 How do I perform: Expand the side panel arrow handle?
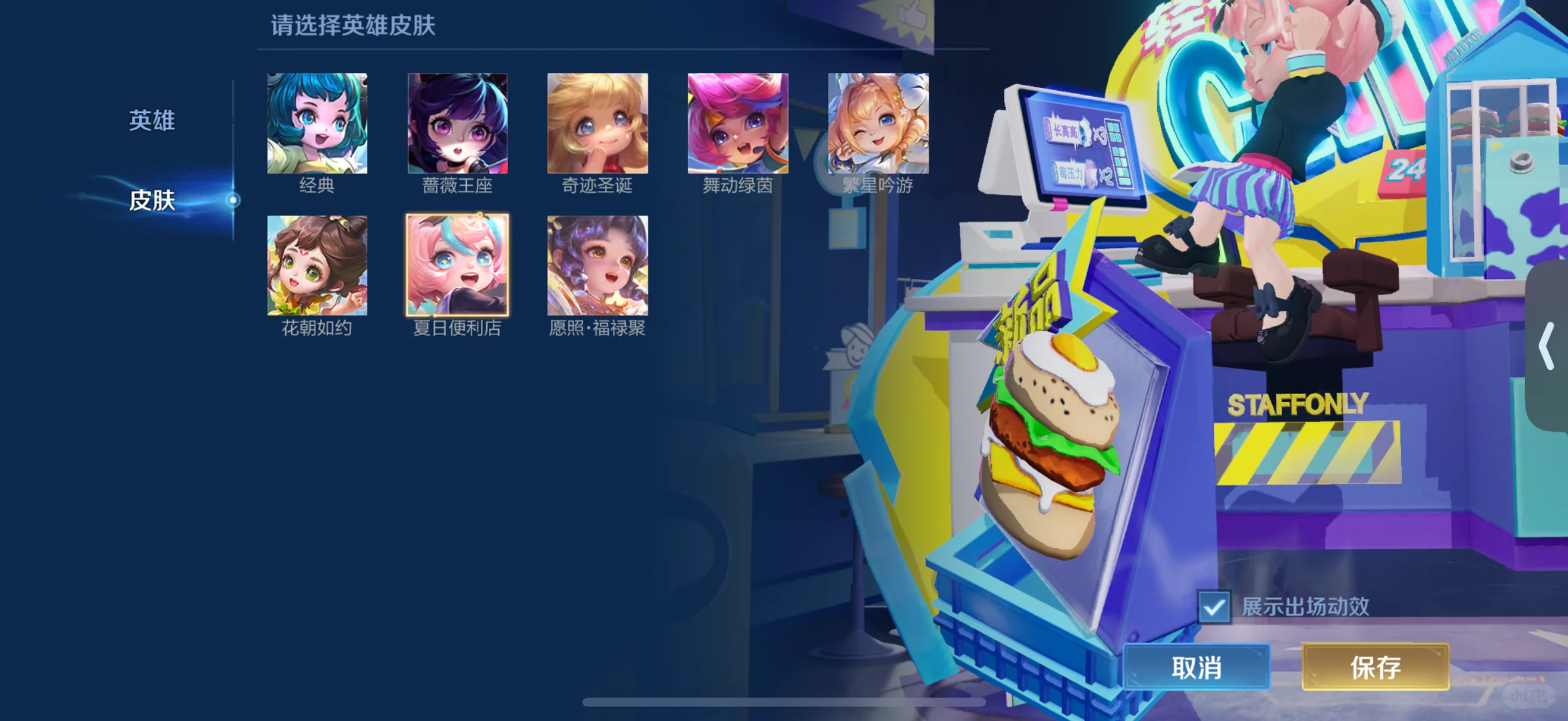1547,346
